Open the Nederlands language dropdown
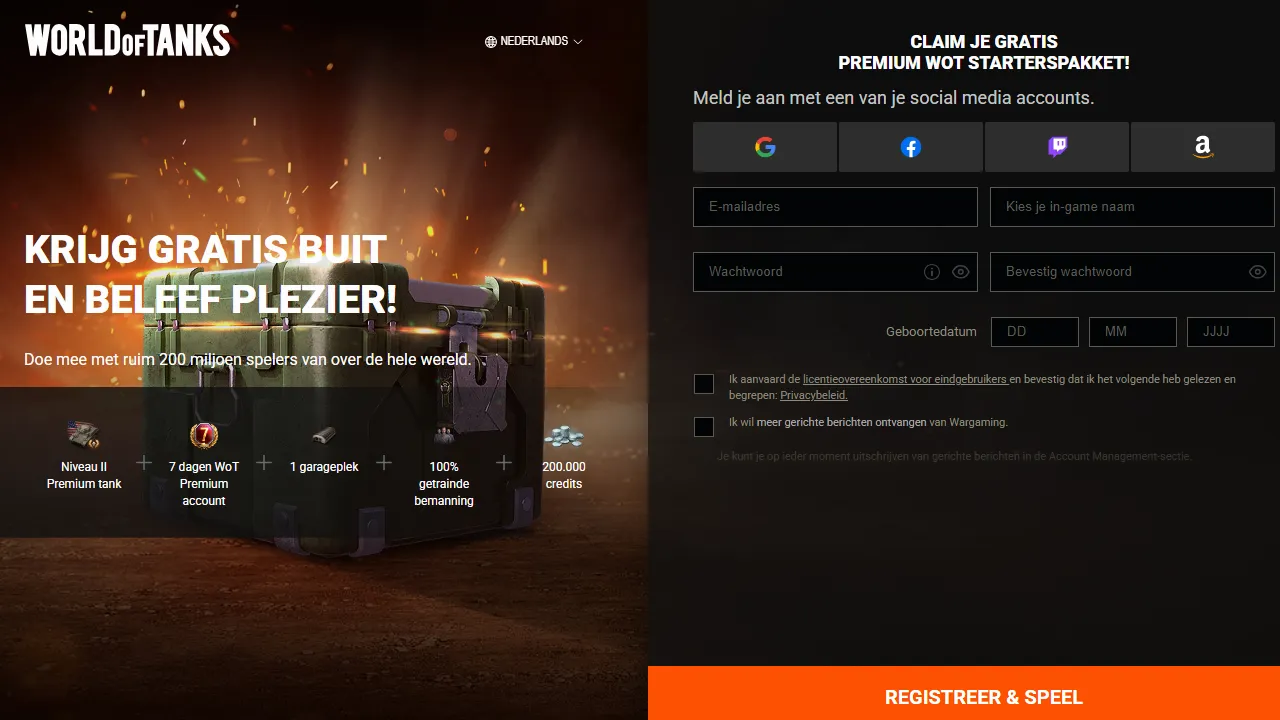 point(533,41)
